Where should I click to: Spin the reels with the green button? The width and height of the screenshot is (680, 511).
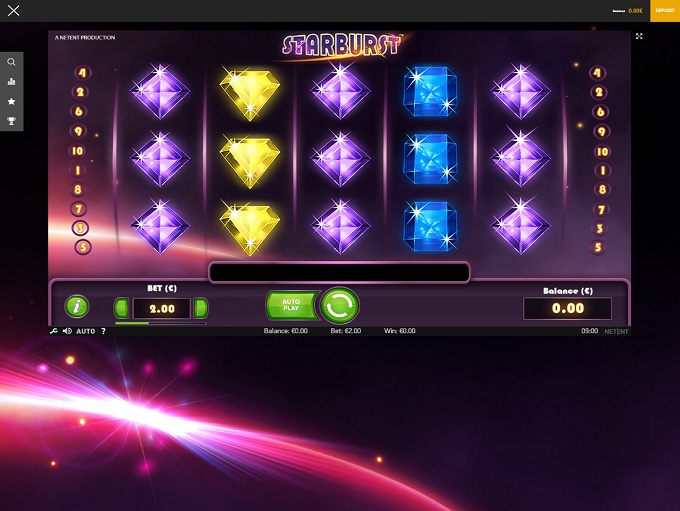point(340,305)
